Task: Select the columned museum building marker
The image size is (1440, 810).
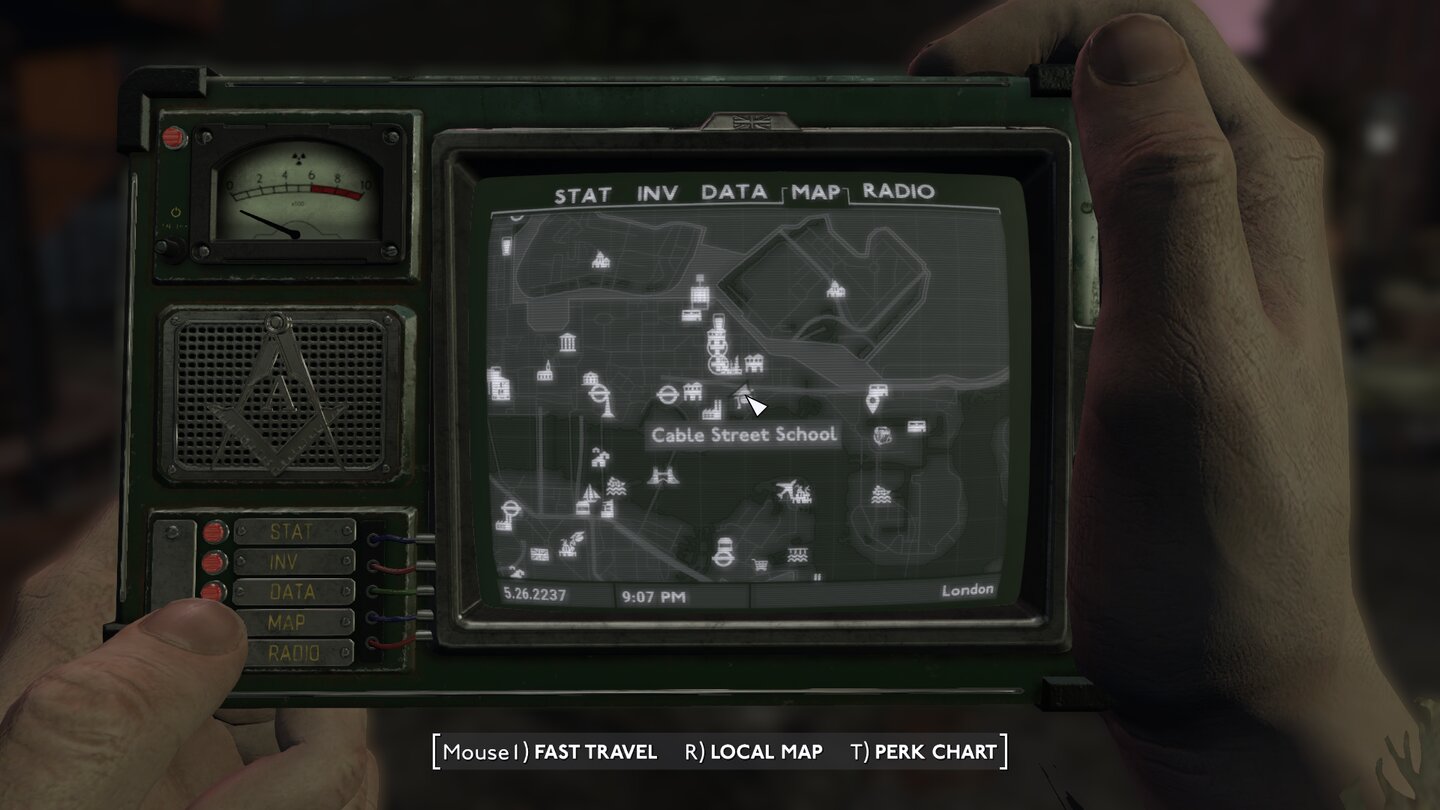Action: tap(568, 342)
